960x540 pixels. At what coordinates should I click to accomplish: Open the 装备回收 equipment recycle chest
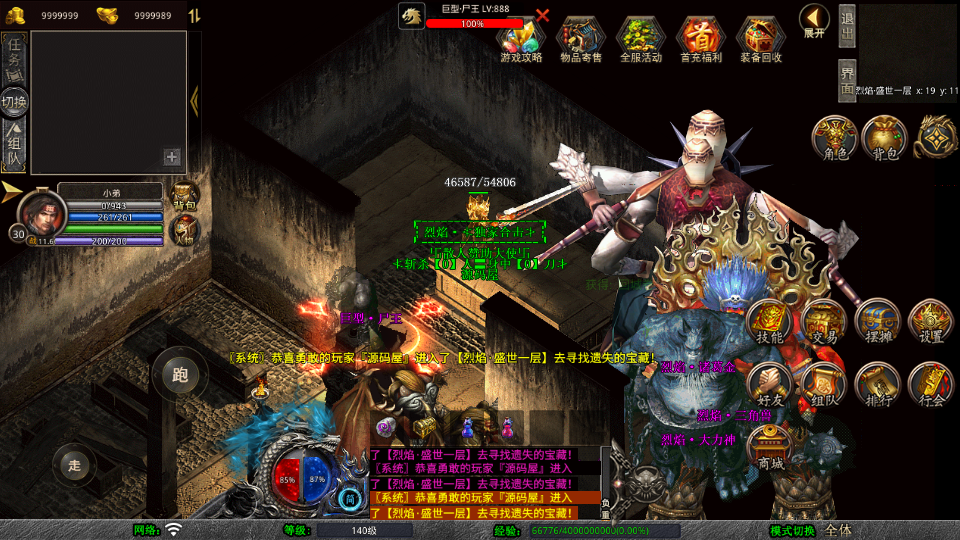tap(761, 38)
